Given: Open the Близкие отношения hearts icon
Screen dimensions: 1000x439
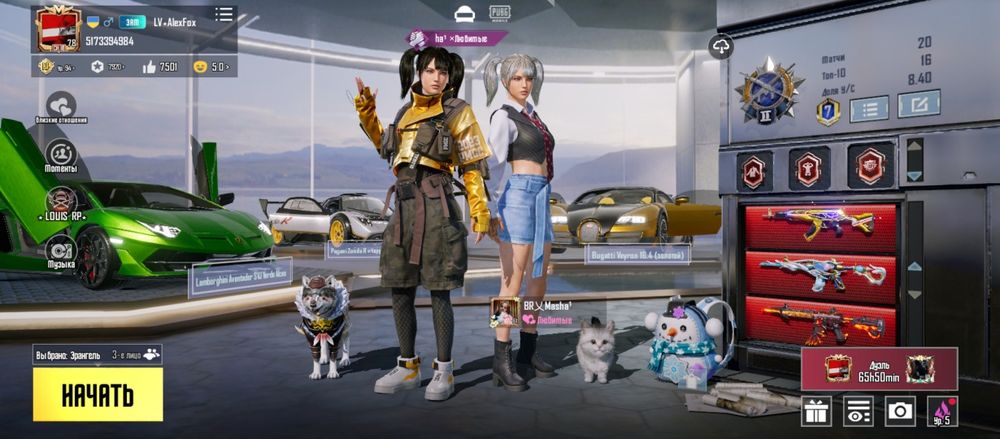Looking at the screenshot, I should tap(61, 105).
